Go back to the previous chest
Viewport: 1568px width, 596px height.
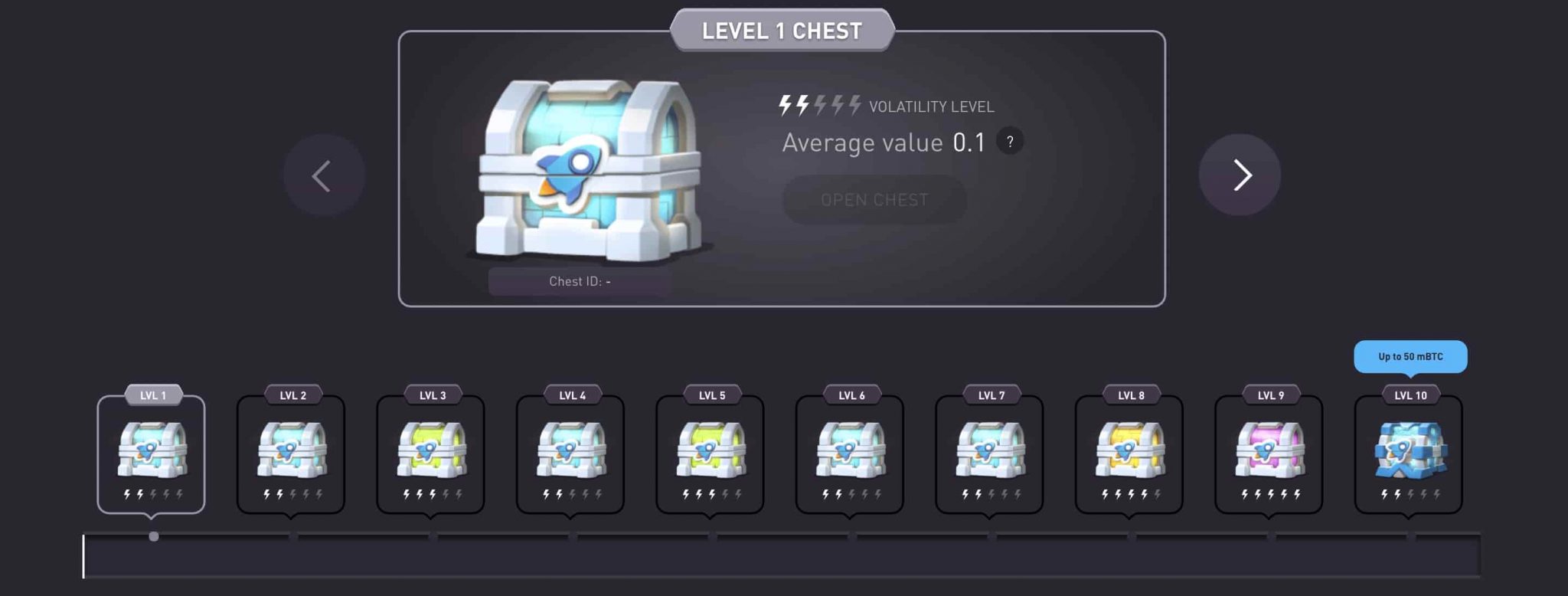pos(324,175)
